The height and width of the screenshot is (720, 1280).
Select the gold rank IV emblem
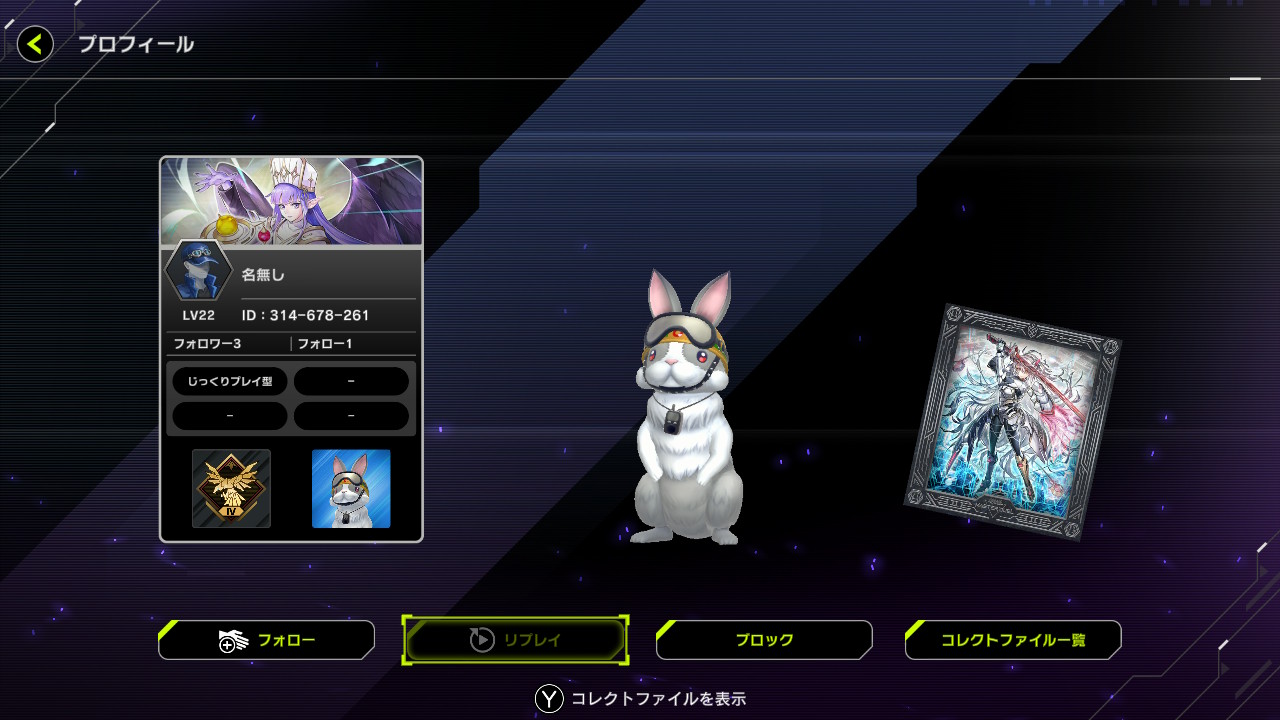[x=231, y=488]
